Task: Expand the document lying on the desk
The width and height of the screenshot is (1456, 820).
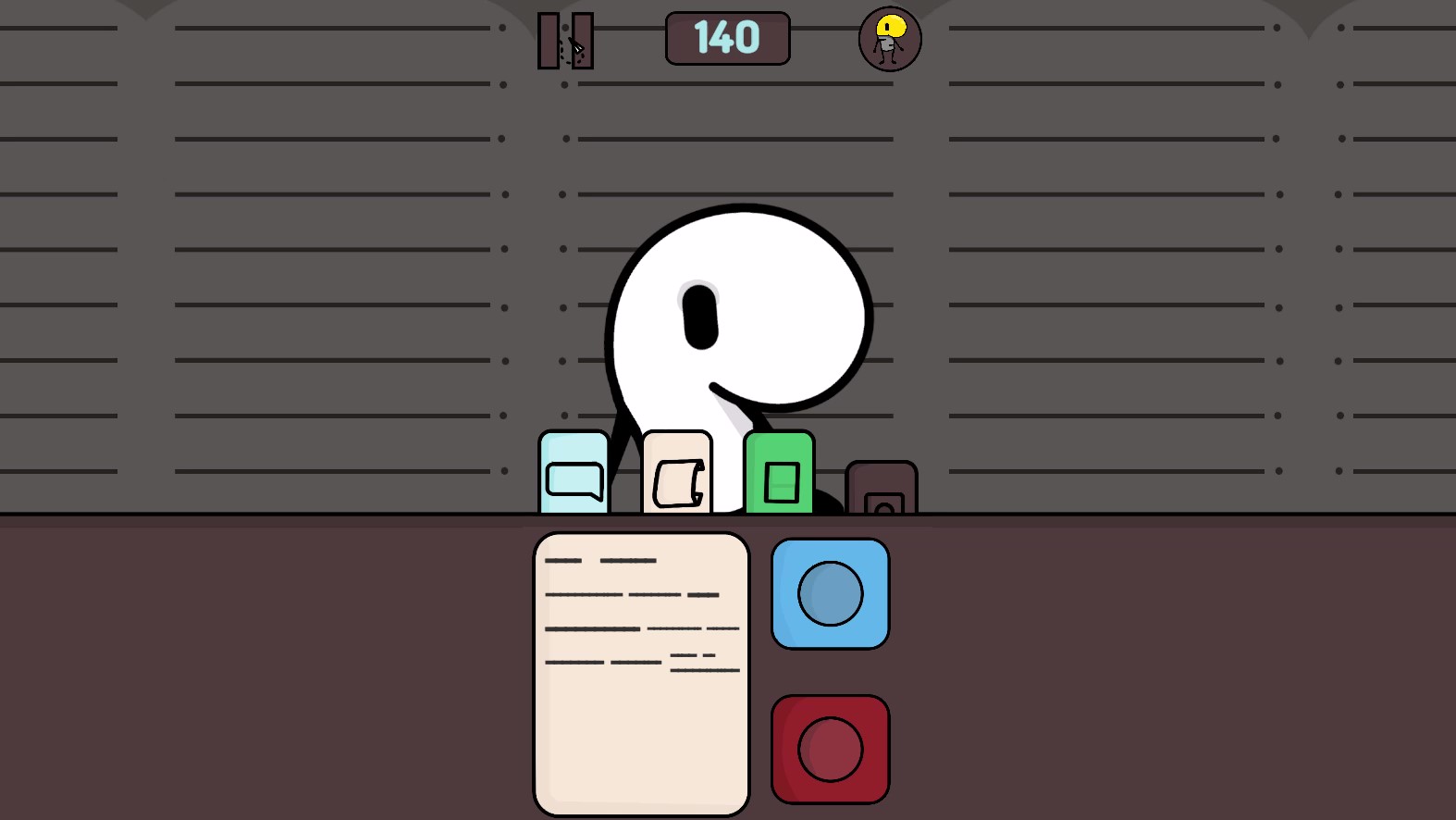Action: [641, 671]
